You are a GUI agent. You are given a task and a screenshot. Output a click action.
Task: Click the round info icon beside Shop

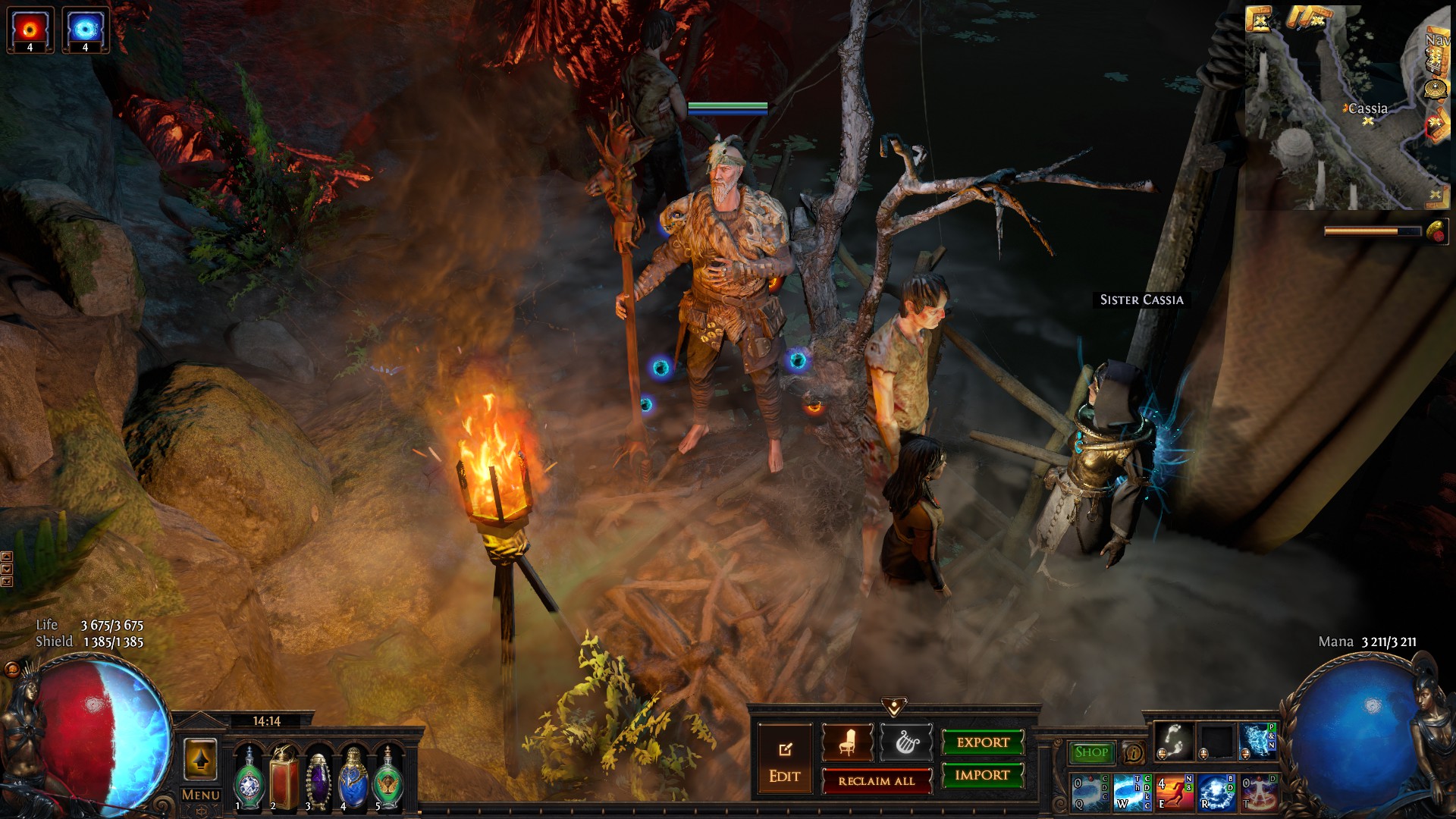point(1134,753)
